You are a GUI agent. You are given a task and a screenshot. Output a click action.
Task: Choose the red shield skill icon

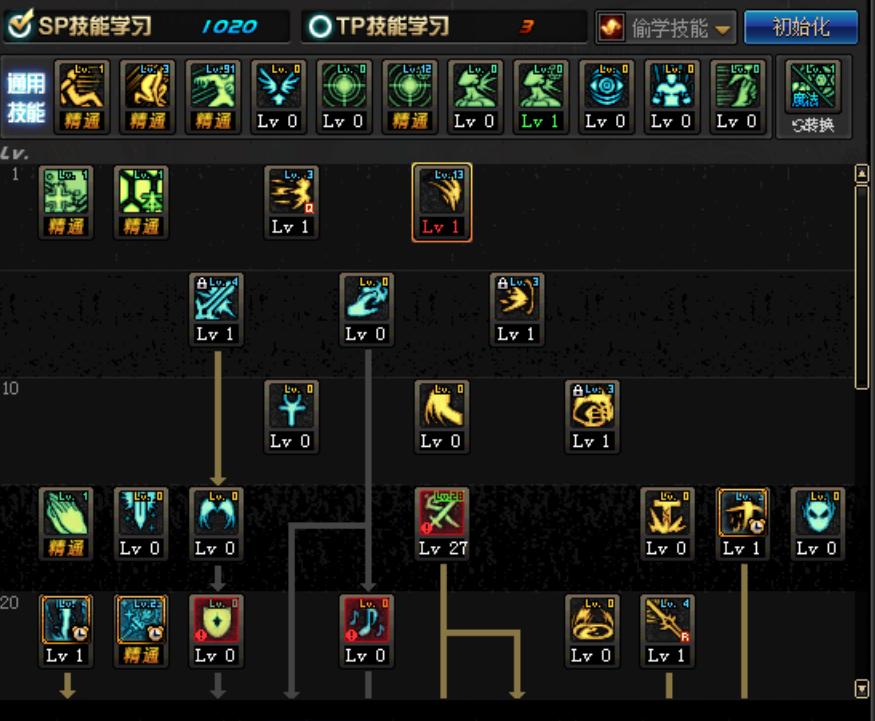(x=216, y=622)
